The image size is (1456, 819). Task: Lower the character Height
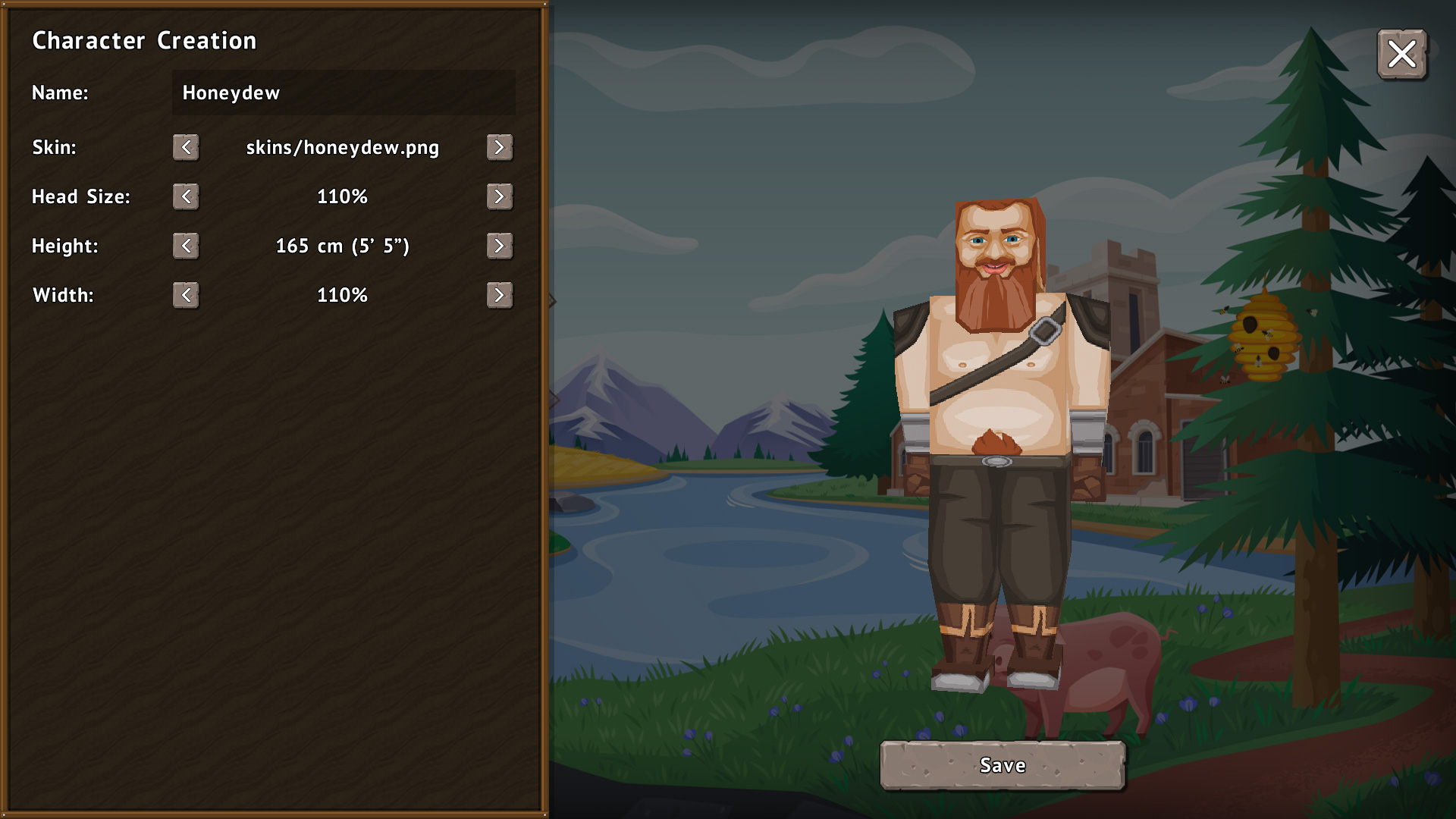coord(186,246)
